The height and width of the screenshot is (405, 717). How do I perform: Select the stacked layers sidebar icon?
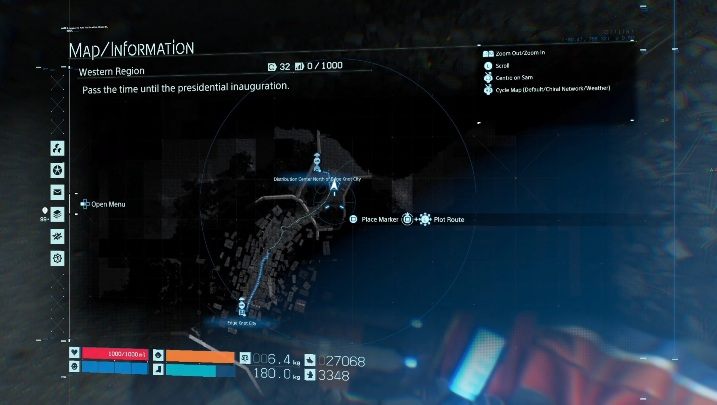57,213
